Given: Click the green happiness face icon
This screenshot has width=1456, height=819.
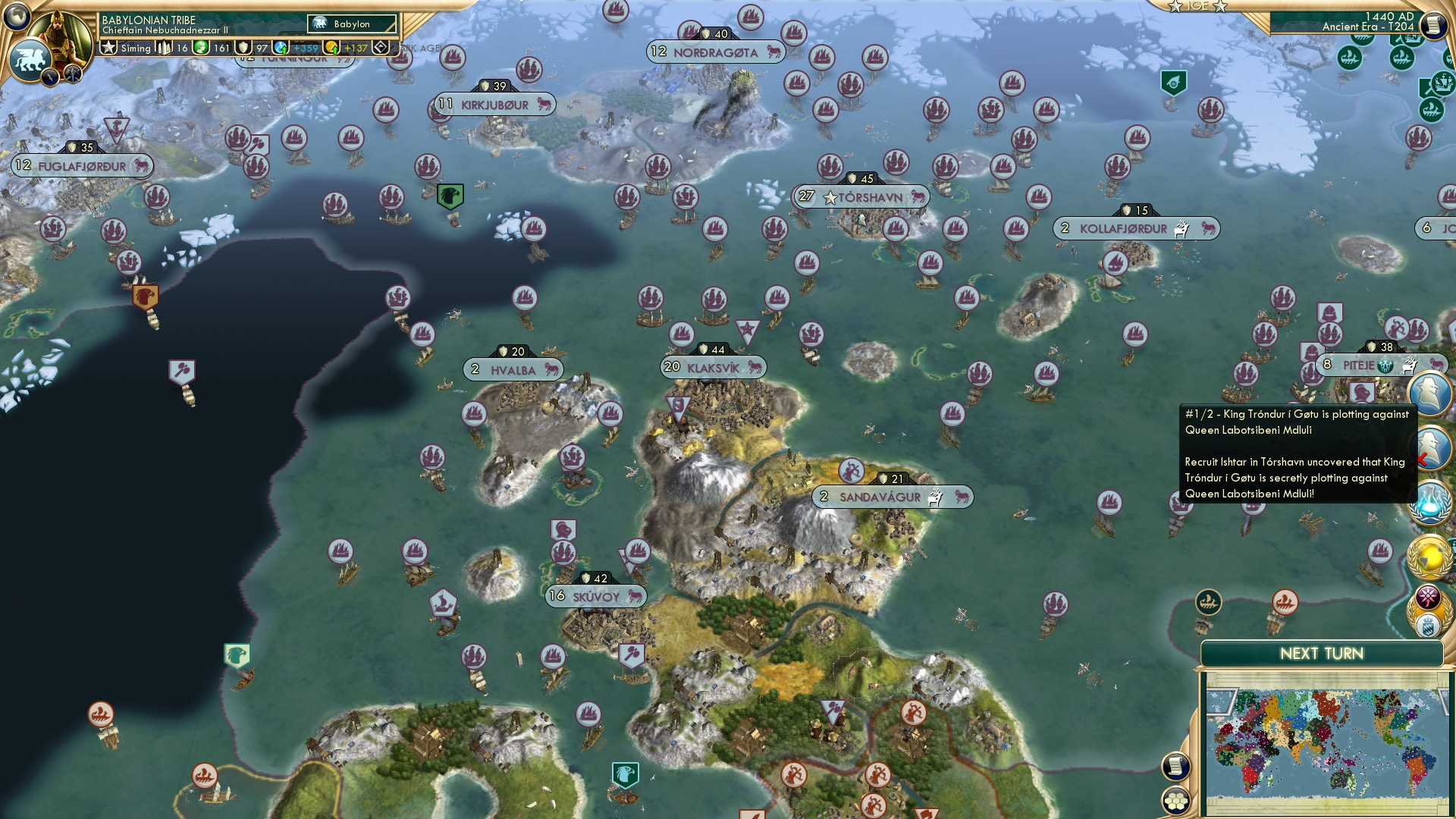Looking at the screenshot, I should pyautogui.click(x=199, y=48).
